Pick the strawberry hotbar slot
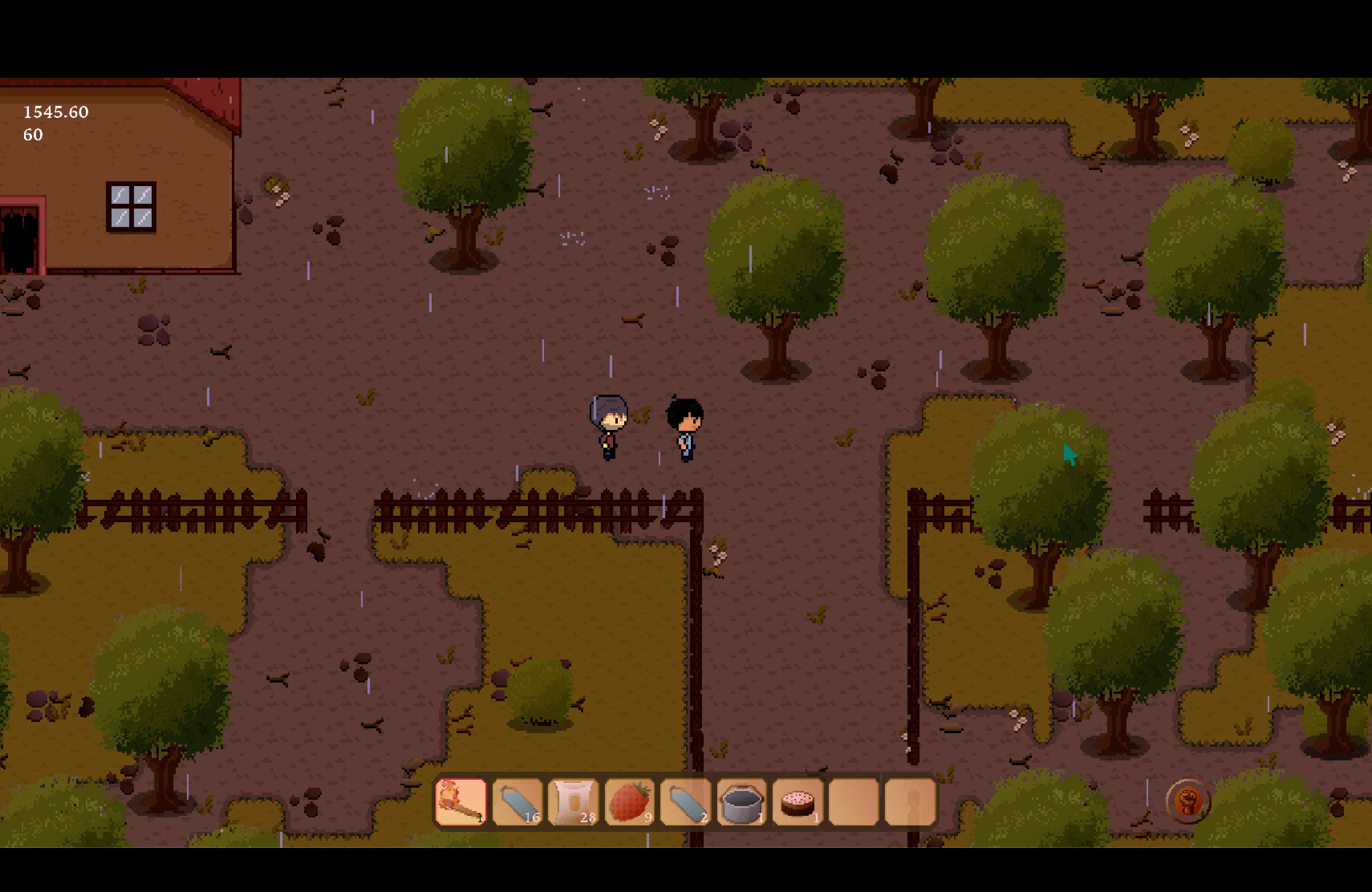 pos(629,801)
